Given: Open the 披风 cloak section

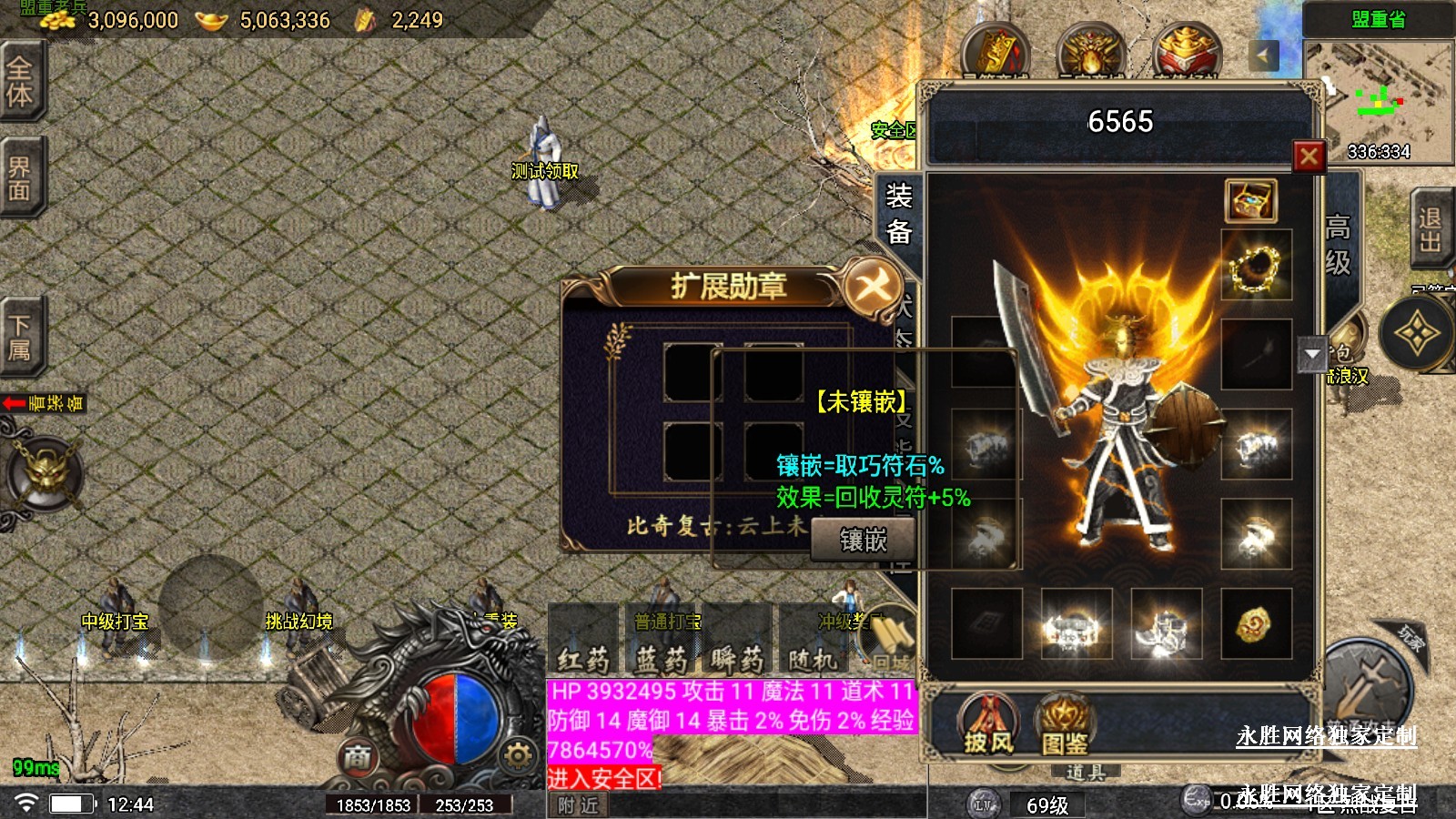Looking at the screenshot, I should pyautogui.click(x=988, y=726).
